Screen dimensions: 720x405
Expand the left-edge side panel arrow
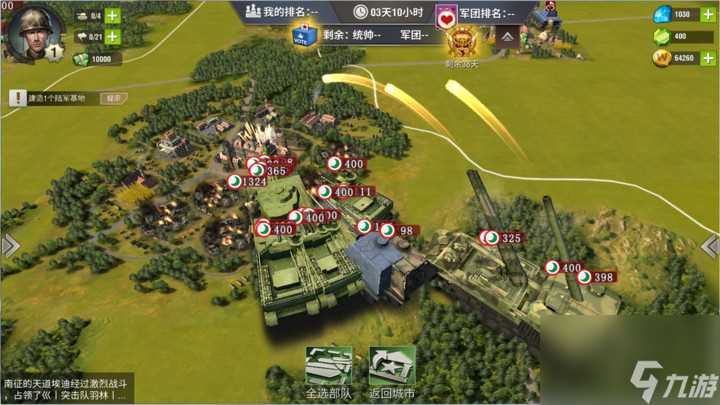tap(9, 245)
